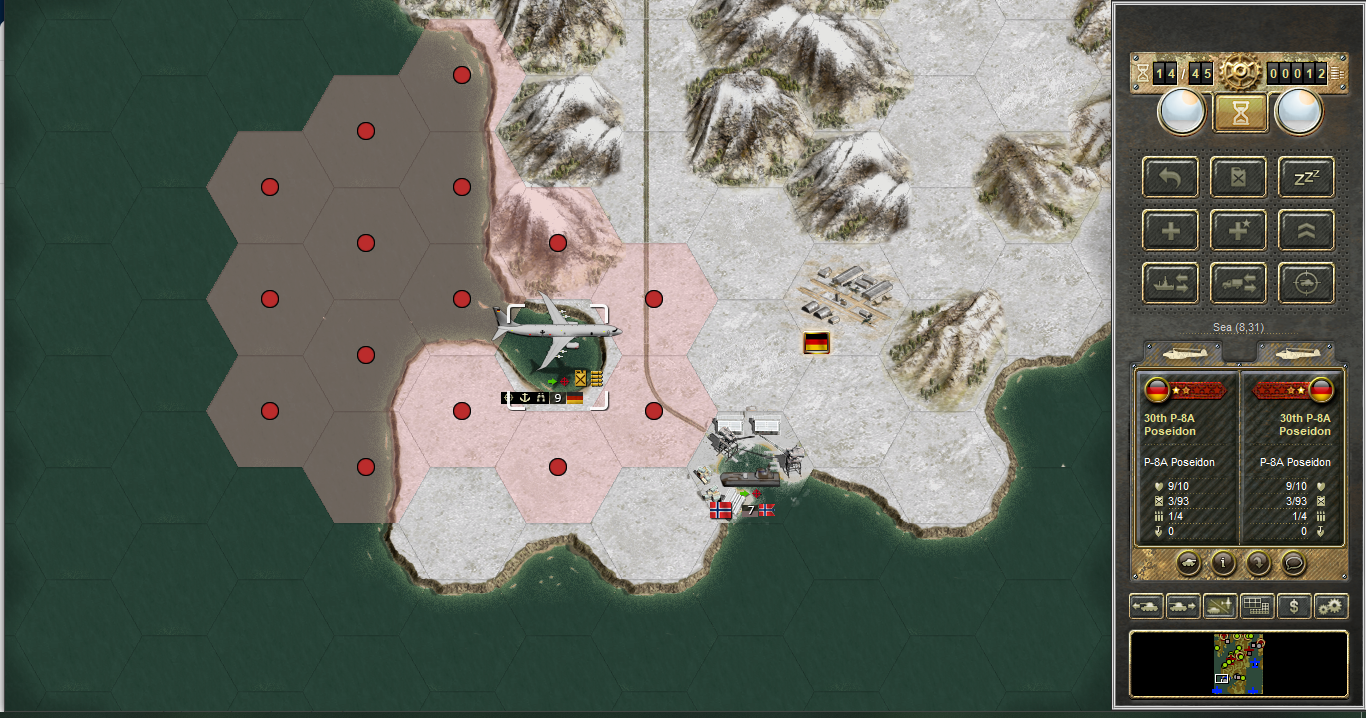Click the truck transport mount button
This screenshot has width=1366, height=718.
point(1238,284)
